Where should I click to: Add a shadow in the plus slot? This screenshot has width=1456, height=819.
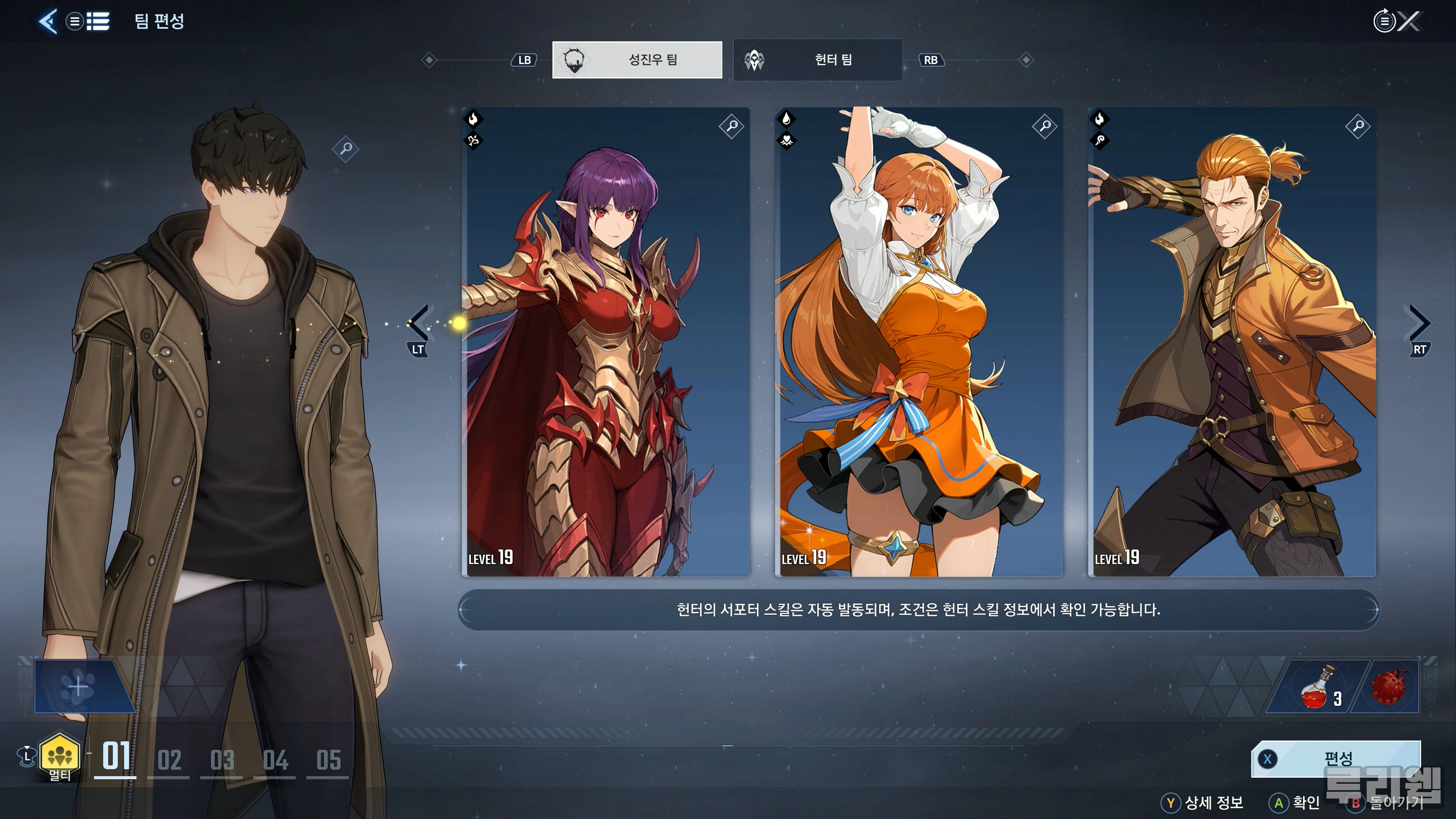point(78,687)
